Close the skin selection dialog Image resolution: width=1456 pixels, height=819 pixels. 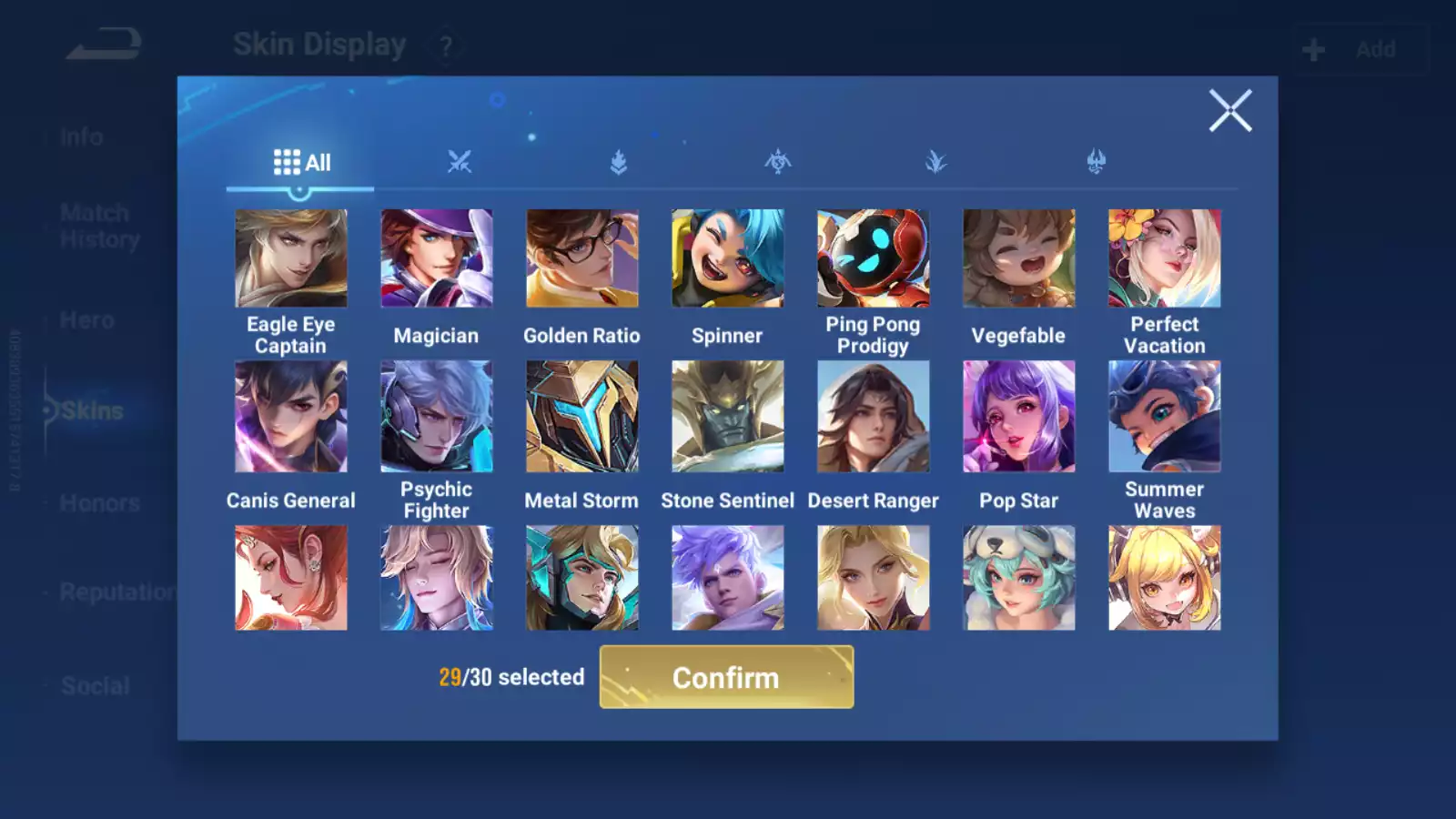(1230, 111)
